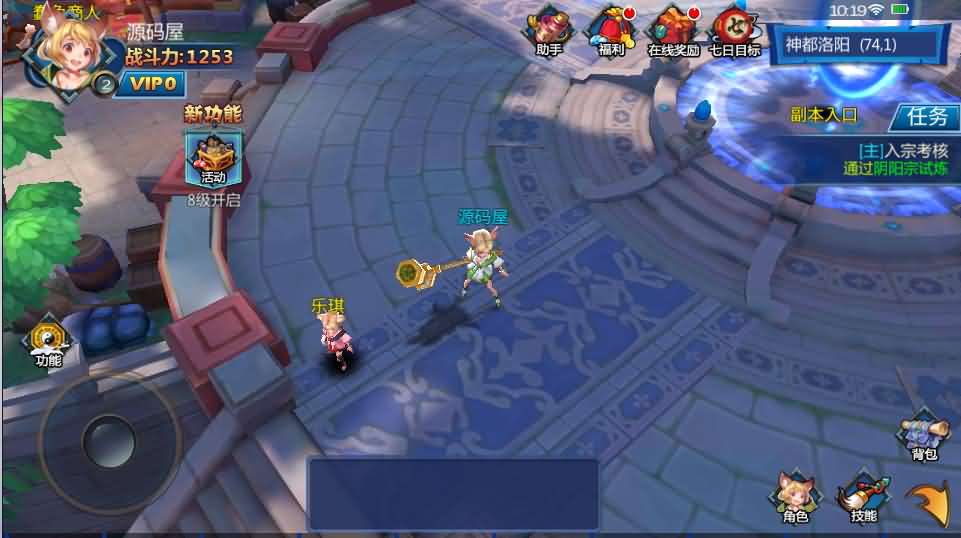Open the 助手 assistant icon
961x538 pixels.
(x=548, y=30)
